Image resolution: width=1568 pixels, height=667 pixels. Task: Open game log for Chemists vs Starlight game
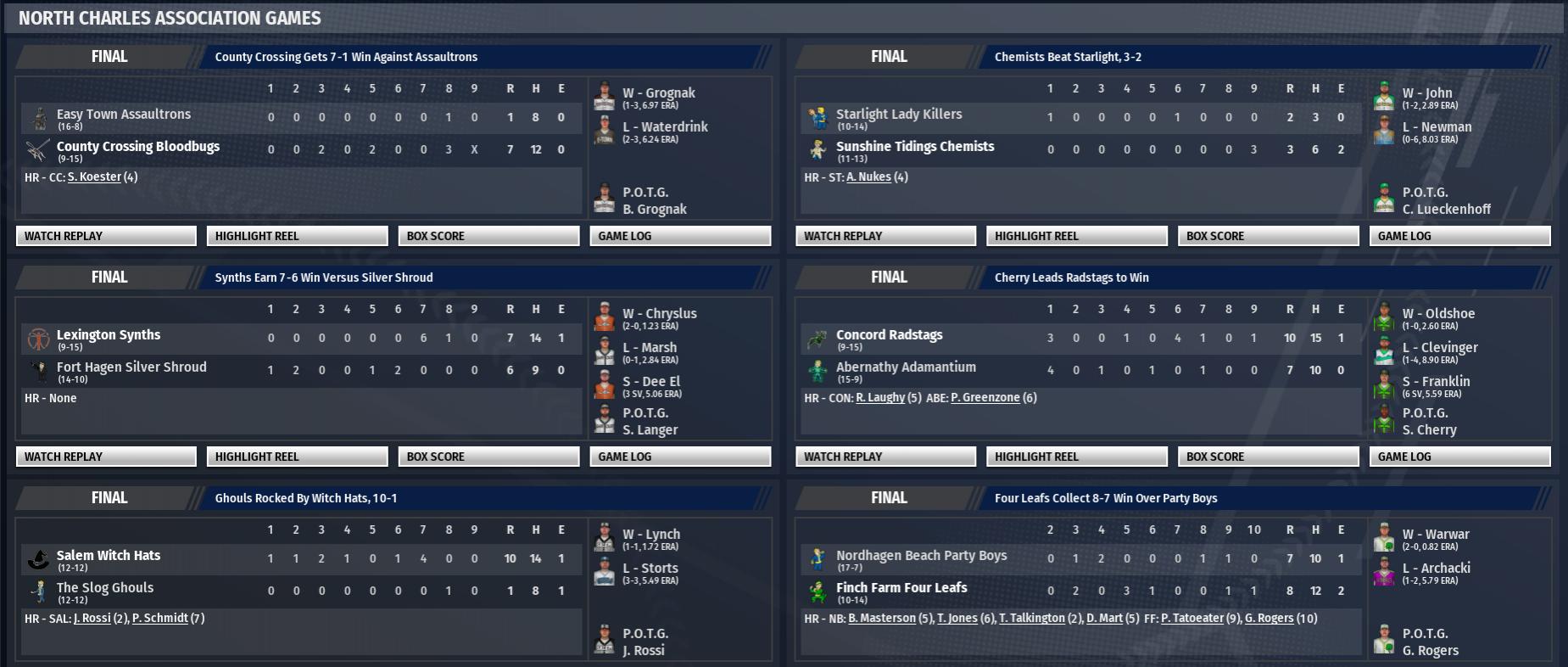[x=1459, y=236]
